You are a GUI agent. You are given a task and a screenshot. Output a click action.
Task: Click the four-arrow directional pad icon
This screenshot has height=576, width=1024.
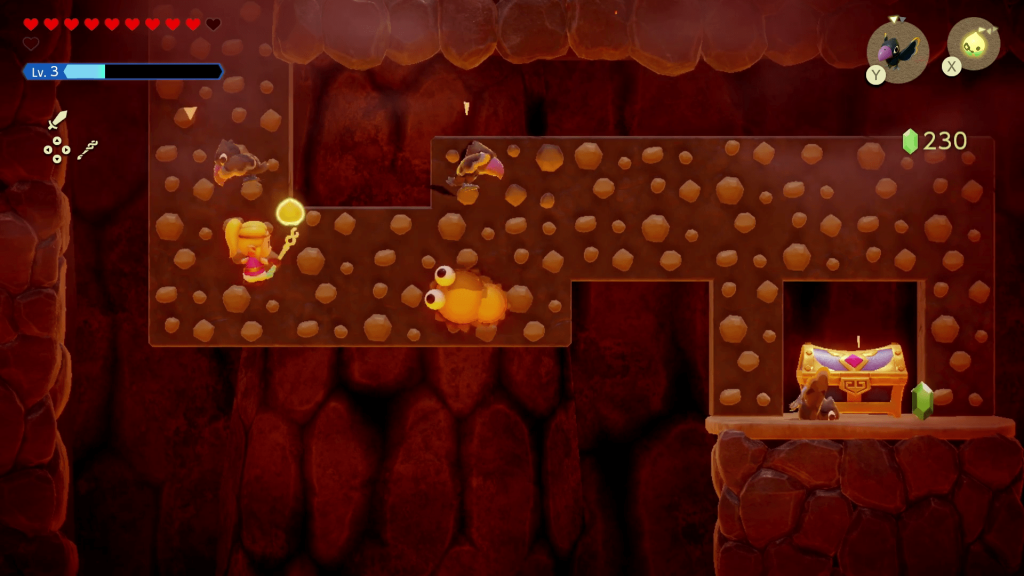pos(57,150)
